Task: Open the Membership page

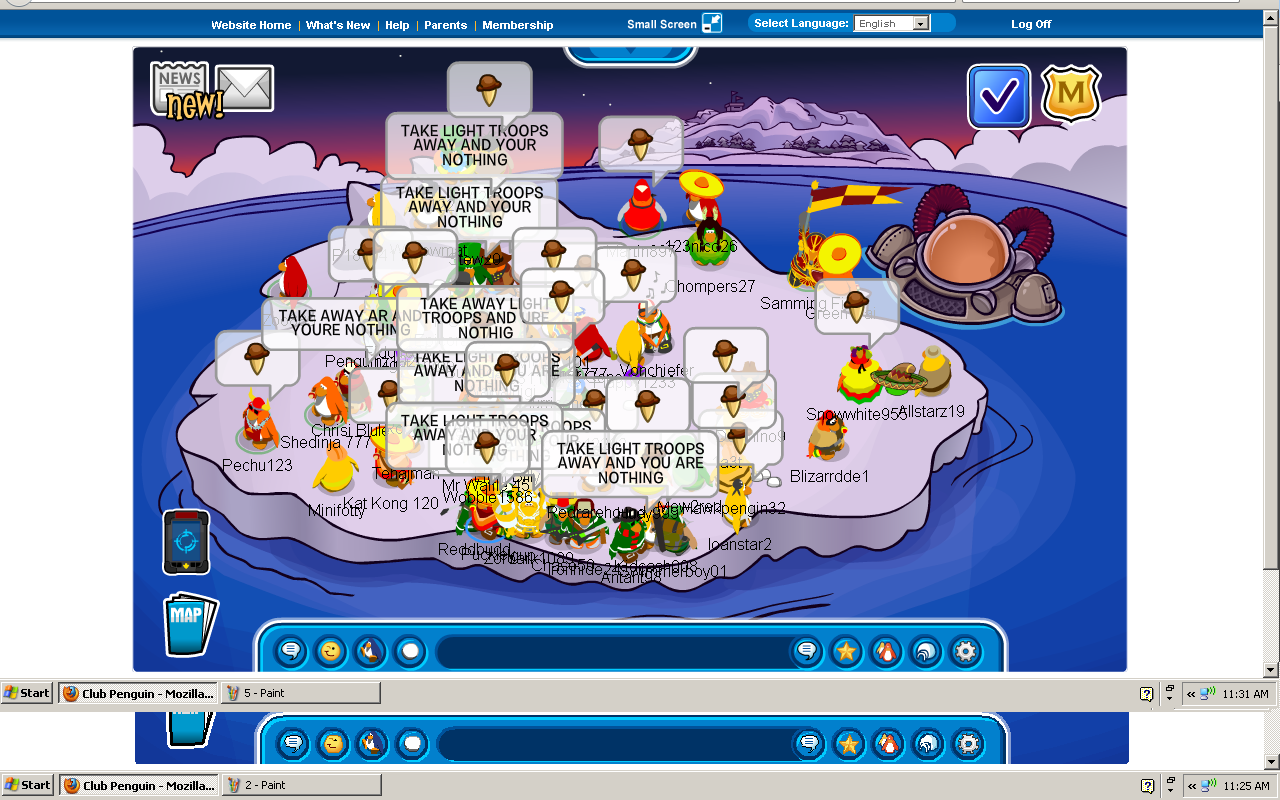Action: [517, 25]
